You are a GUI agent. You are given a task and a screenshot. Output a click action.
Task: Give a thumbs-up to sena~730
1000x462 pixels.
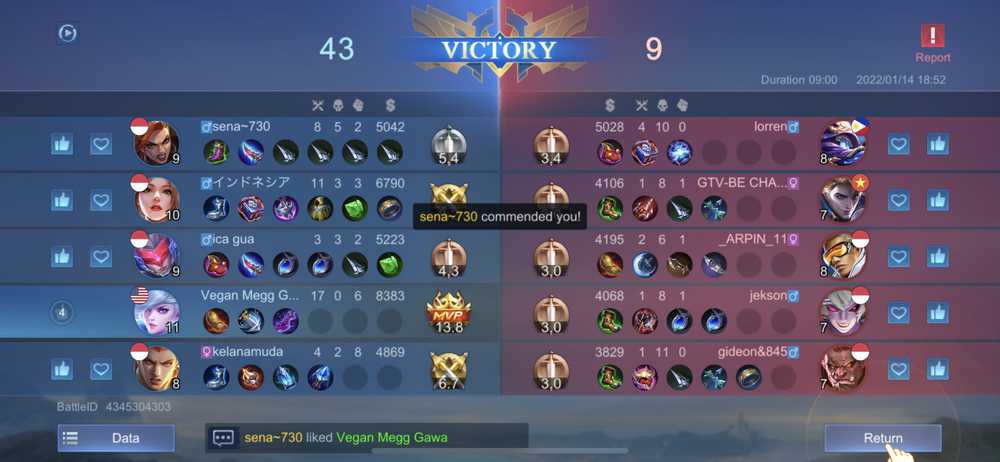point(62,144)
